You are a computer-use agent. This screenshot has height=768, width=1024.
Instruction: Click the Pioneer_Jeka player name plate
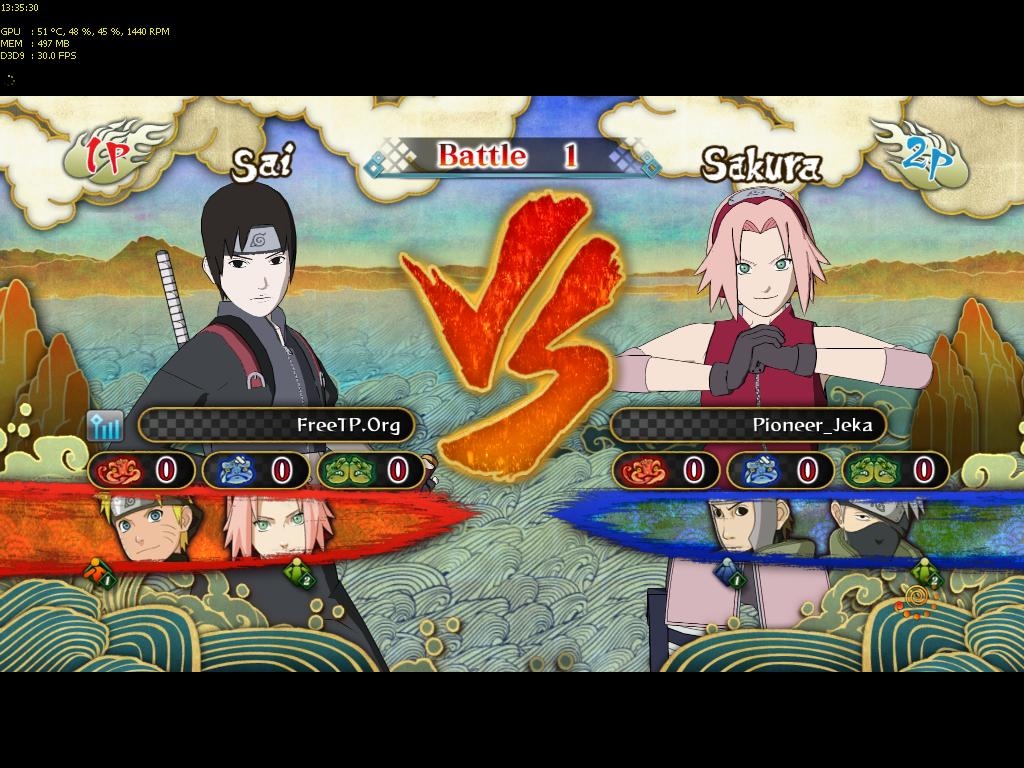click(x=747, y=425)
